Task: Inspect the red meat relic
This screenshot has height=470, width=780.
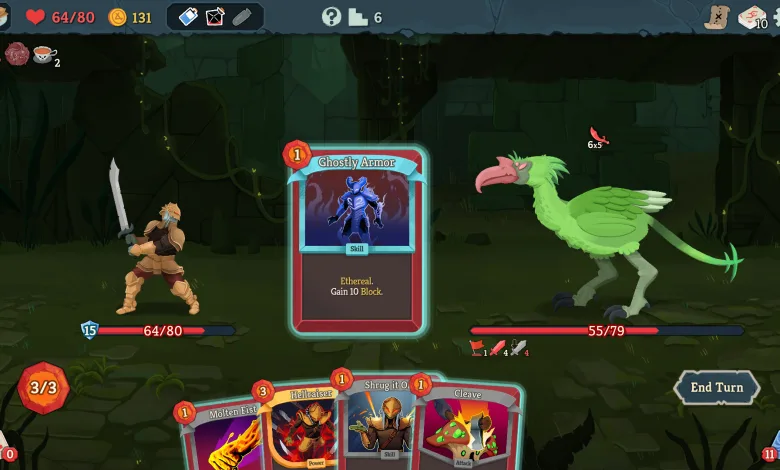Action: (x=17, y=54)
